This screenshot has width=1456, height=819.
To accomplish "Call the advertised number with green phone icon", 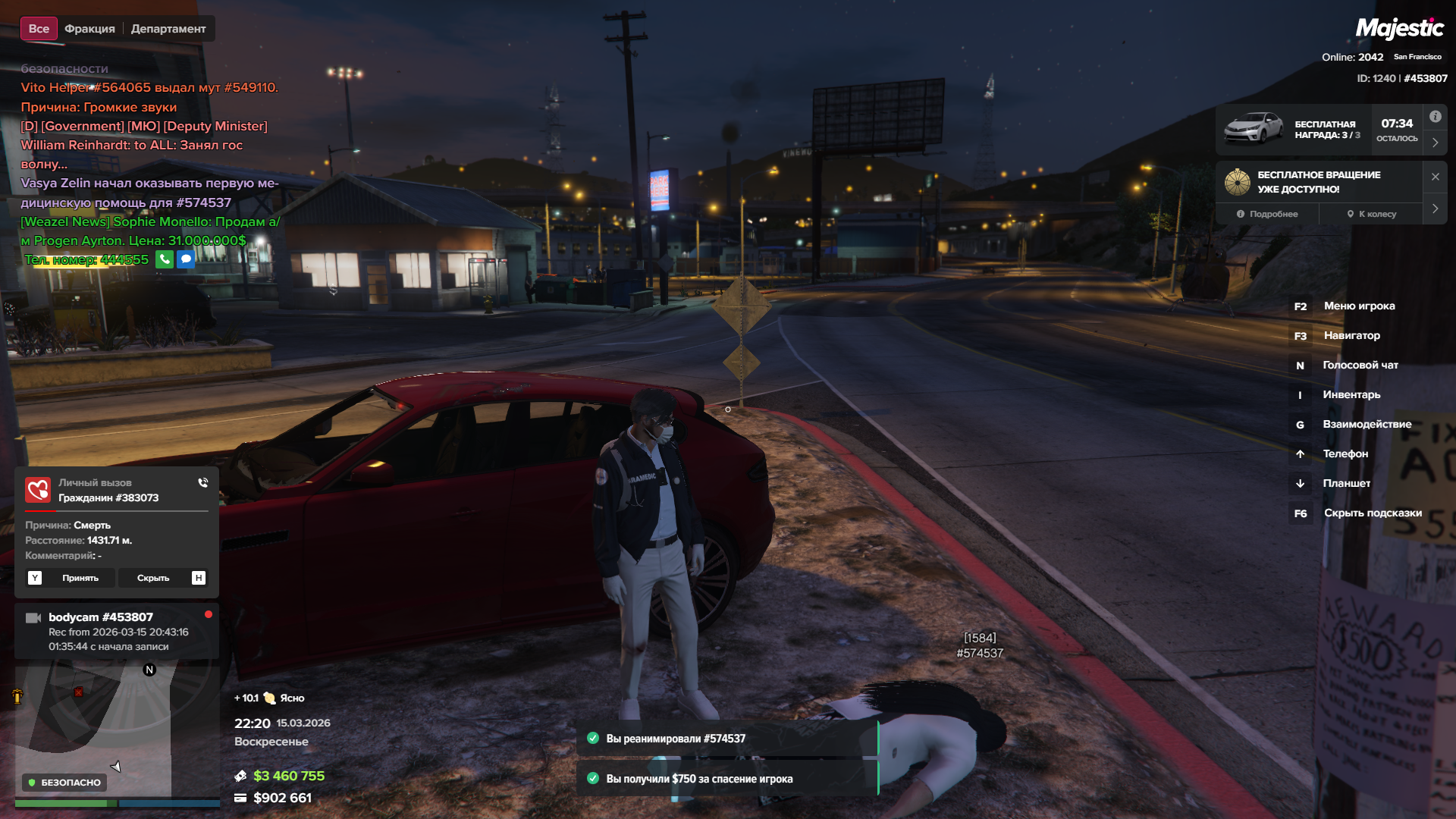I will (x=165, y=259).
